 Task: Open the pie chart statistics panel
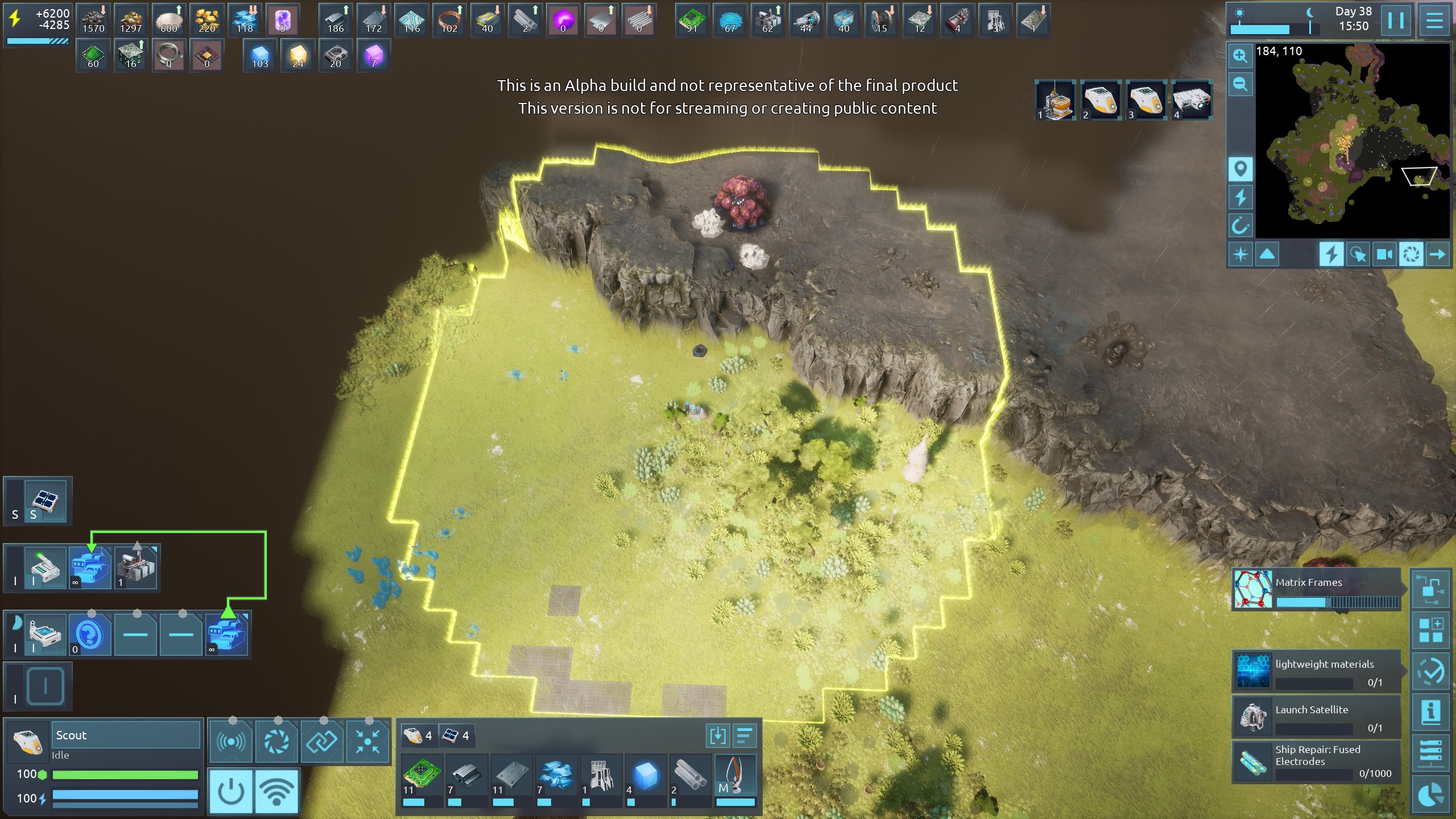click(1430, 795)
